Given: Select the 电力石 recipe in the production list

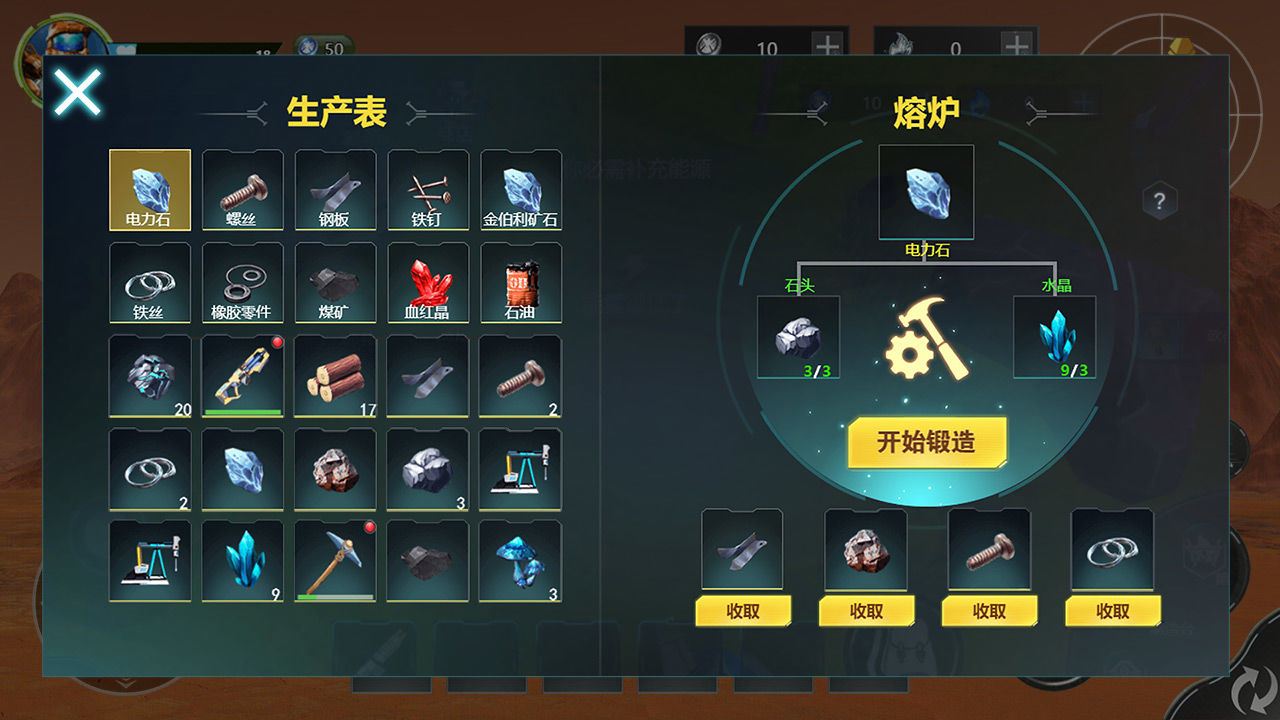Looking at the screenshot, I should click(149, 188).
